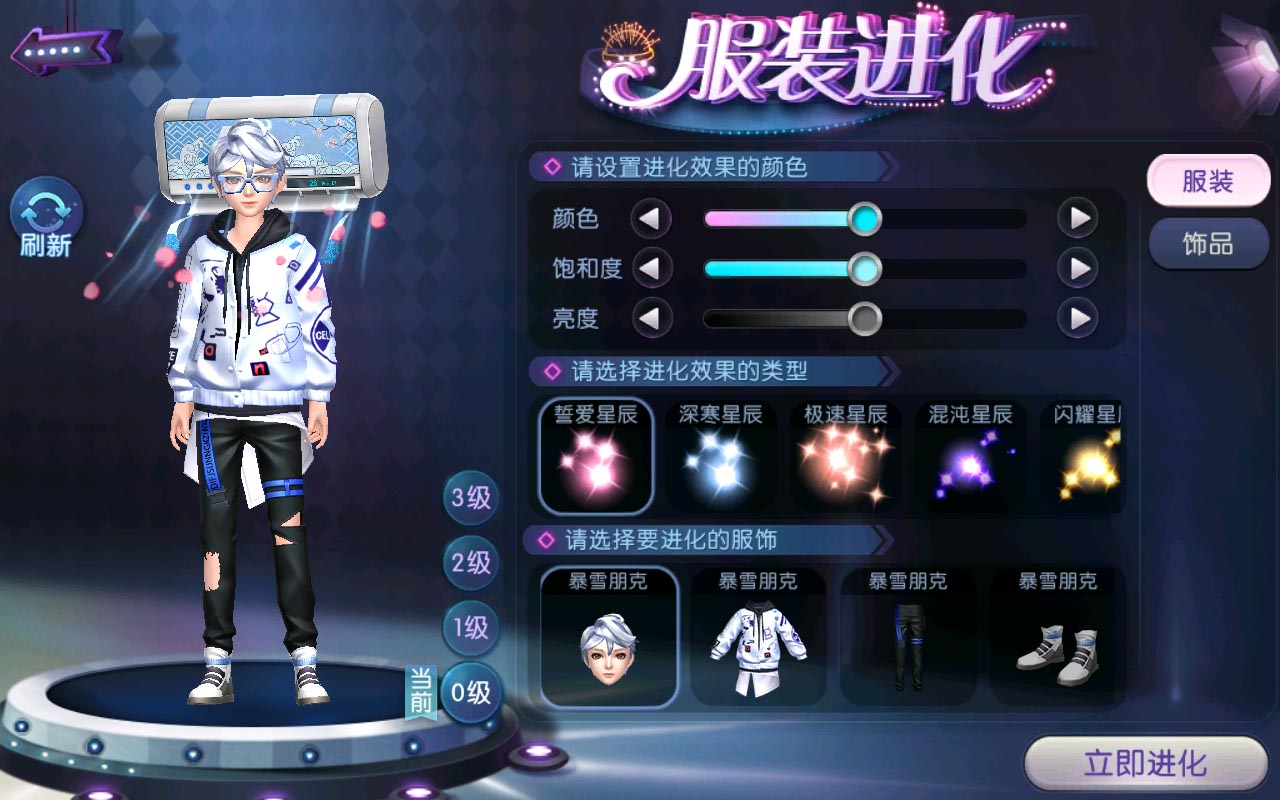Switch to the 服装 clothing tab
Screen dimensions: 1280x800
click(x=1209, y=181)
